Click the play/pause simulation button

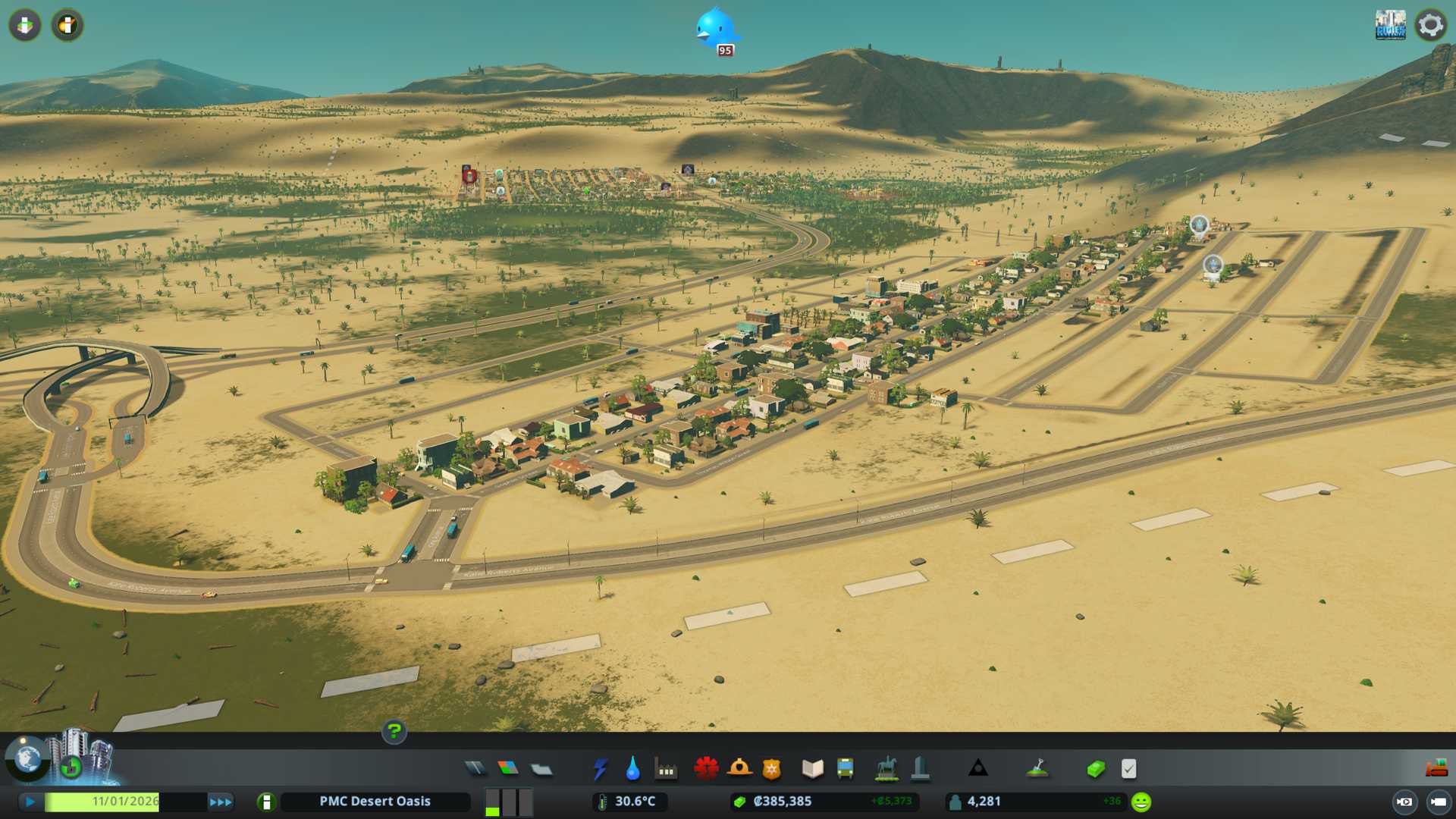click(30, 802)
